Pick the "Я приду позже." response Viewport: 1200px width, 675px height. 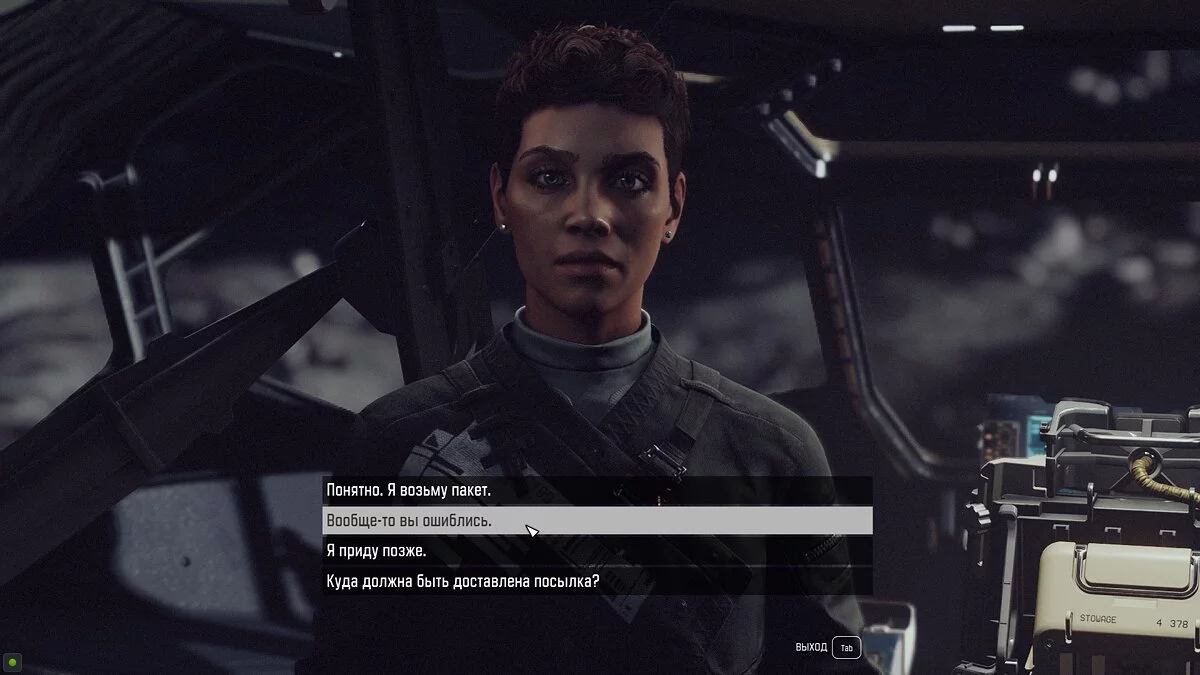pos(376,551)
